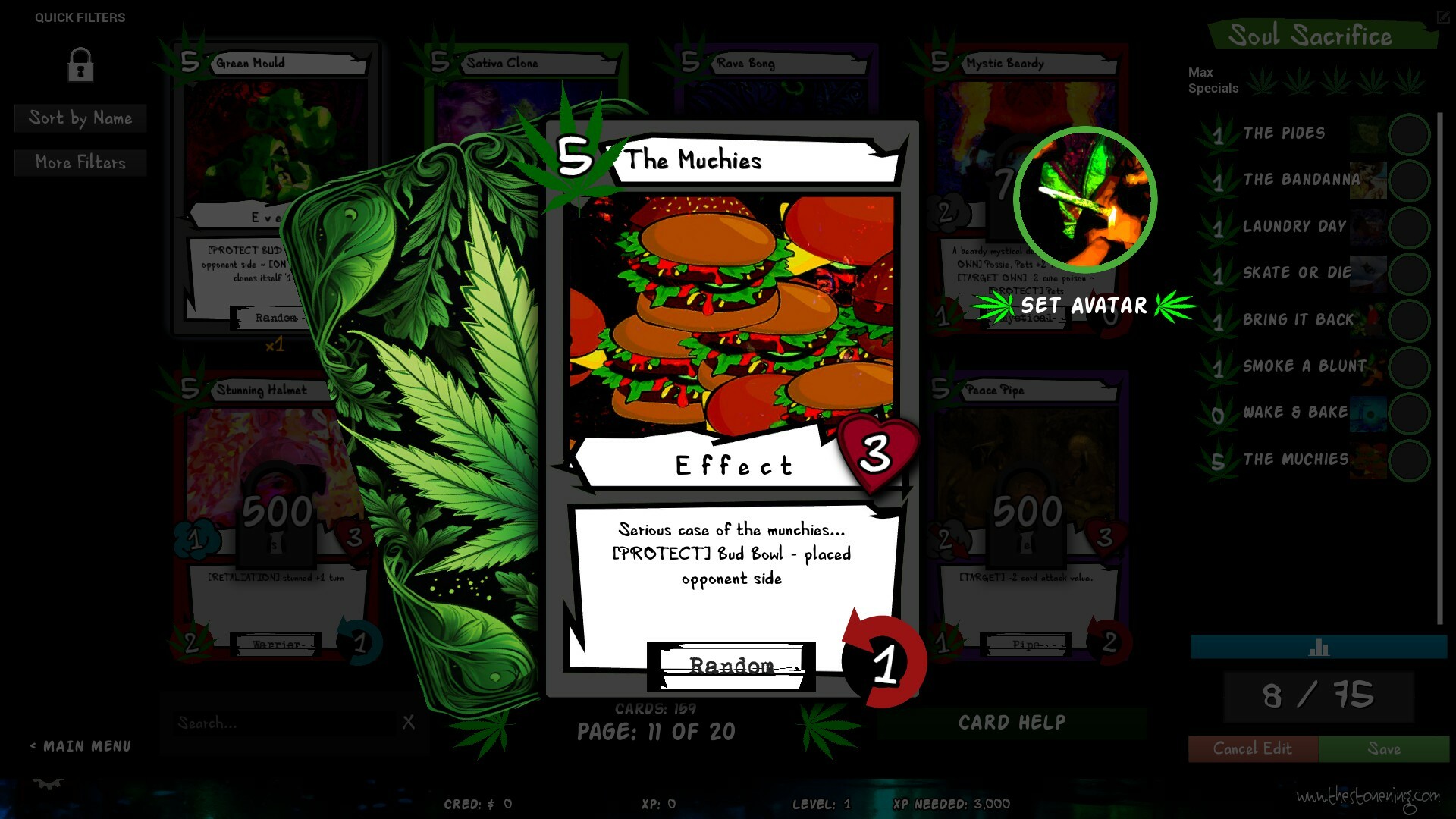Open the Pipe type banner on Peace Pipe card
Screen dimensions: 1456x819
coord(1025,644)
